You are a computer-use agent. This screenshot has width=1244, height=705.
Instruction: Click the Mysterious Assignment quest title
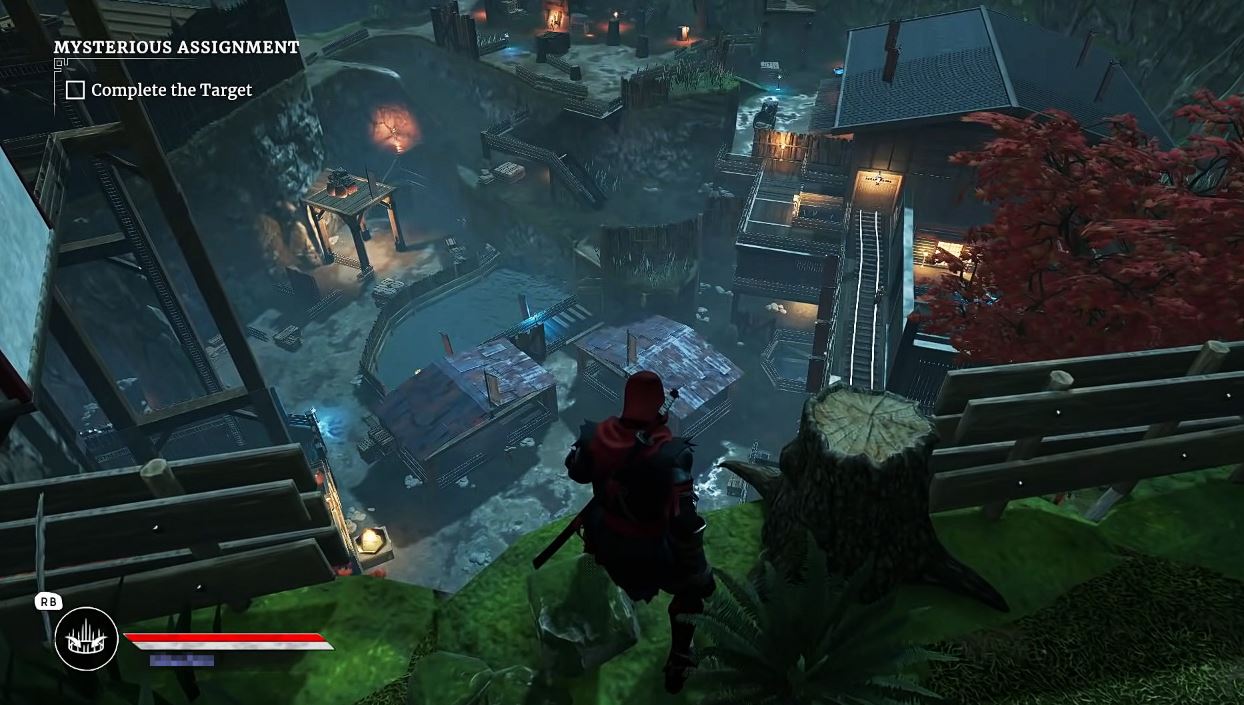(x=176, y=47)
